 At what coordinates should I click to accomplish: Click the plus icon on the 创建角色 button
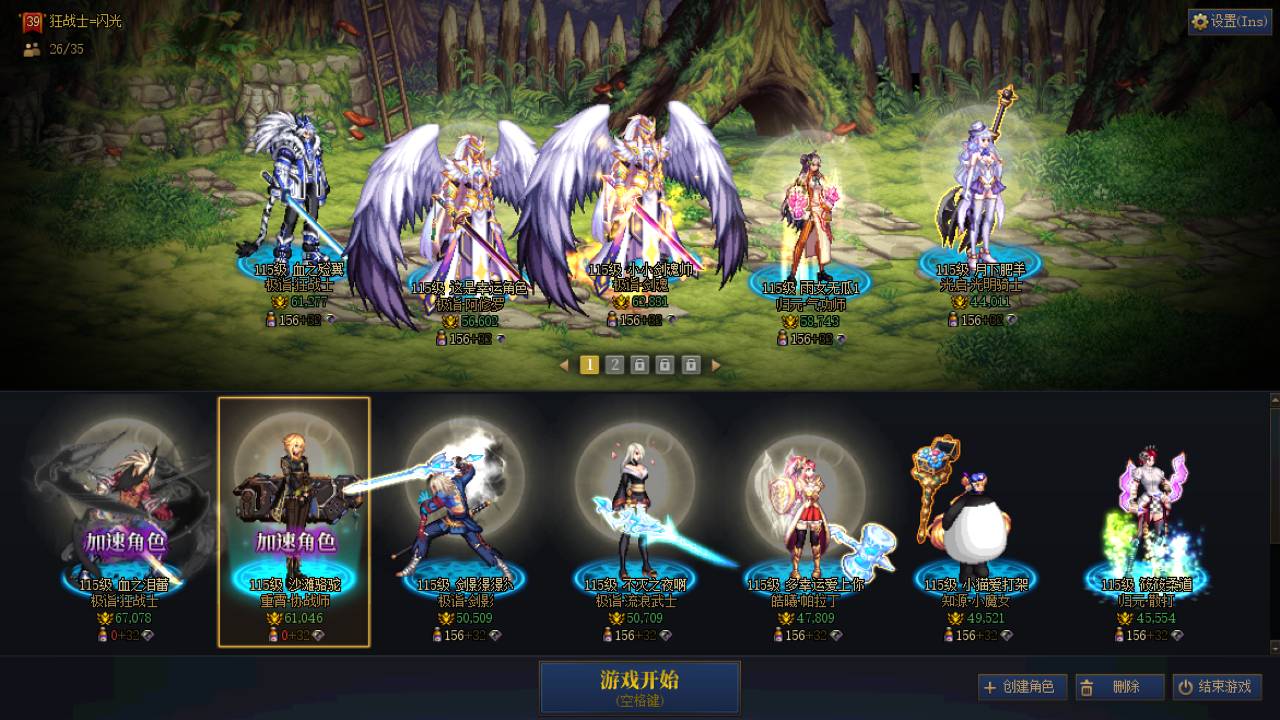click(x=992, y=687)
